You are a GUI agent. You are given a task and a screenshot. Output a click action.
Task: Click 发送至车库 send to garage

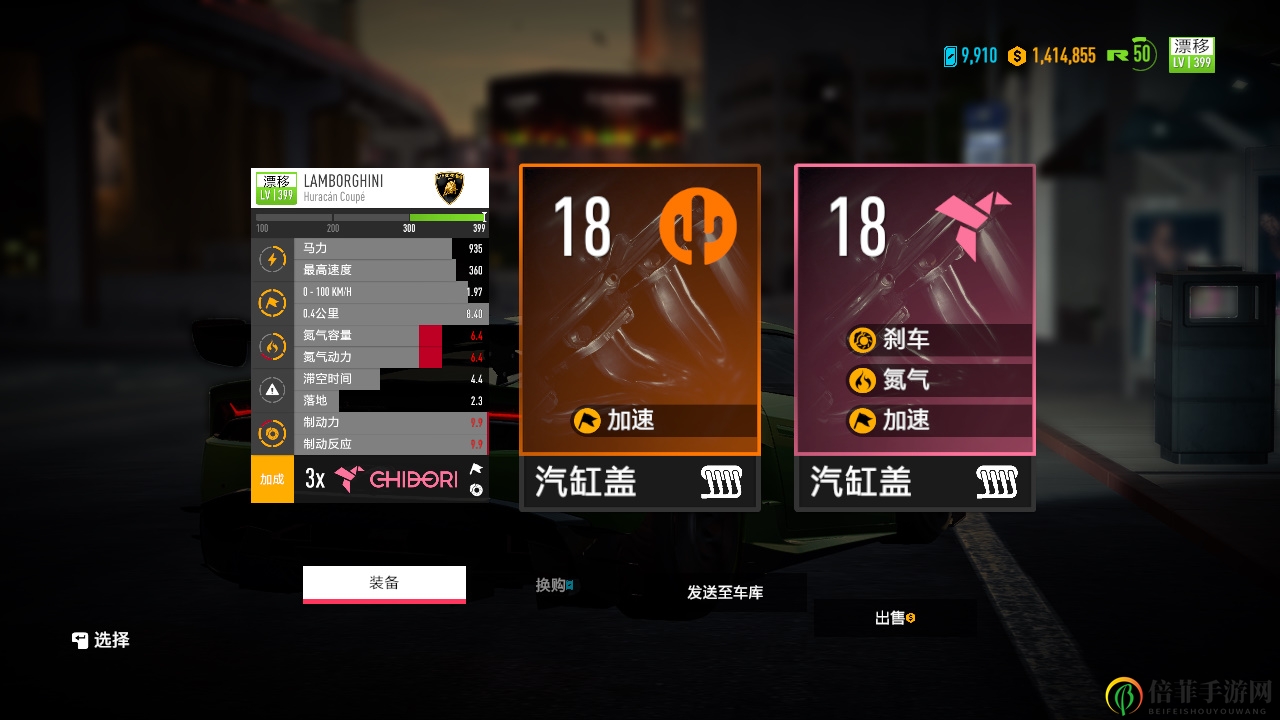[725, 593]
